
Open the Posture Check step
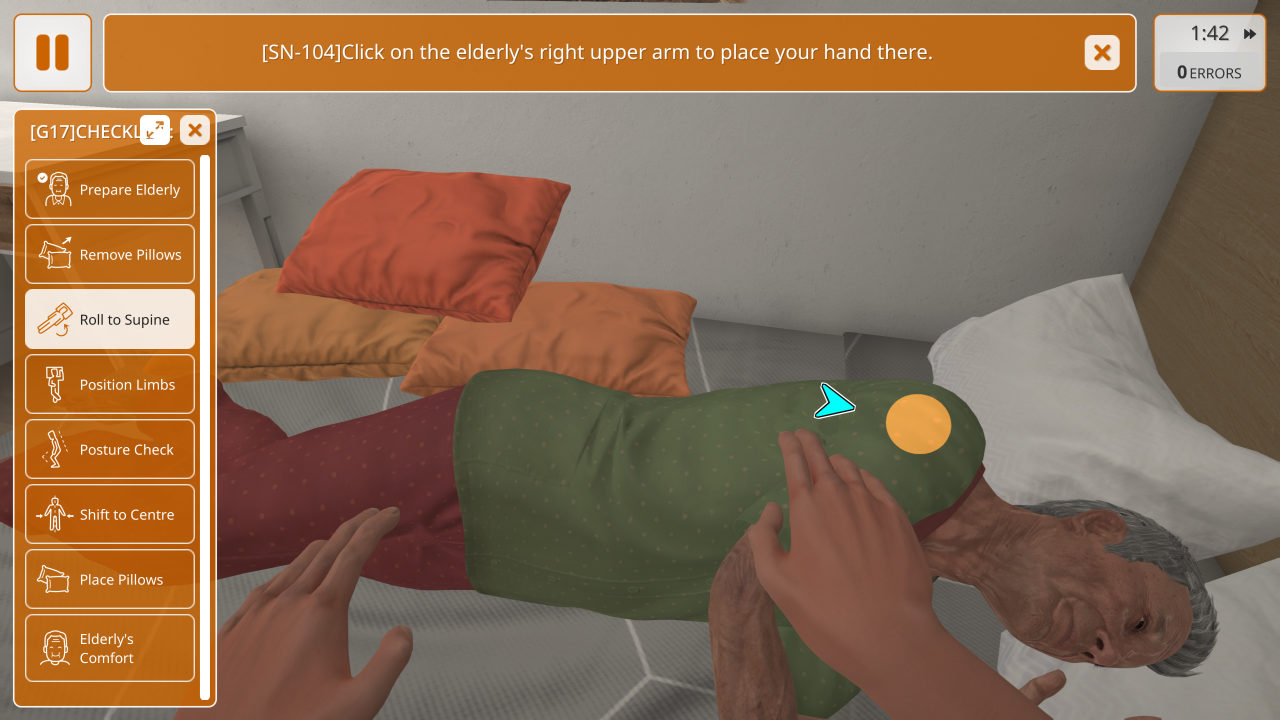point(110,449)
